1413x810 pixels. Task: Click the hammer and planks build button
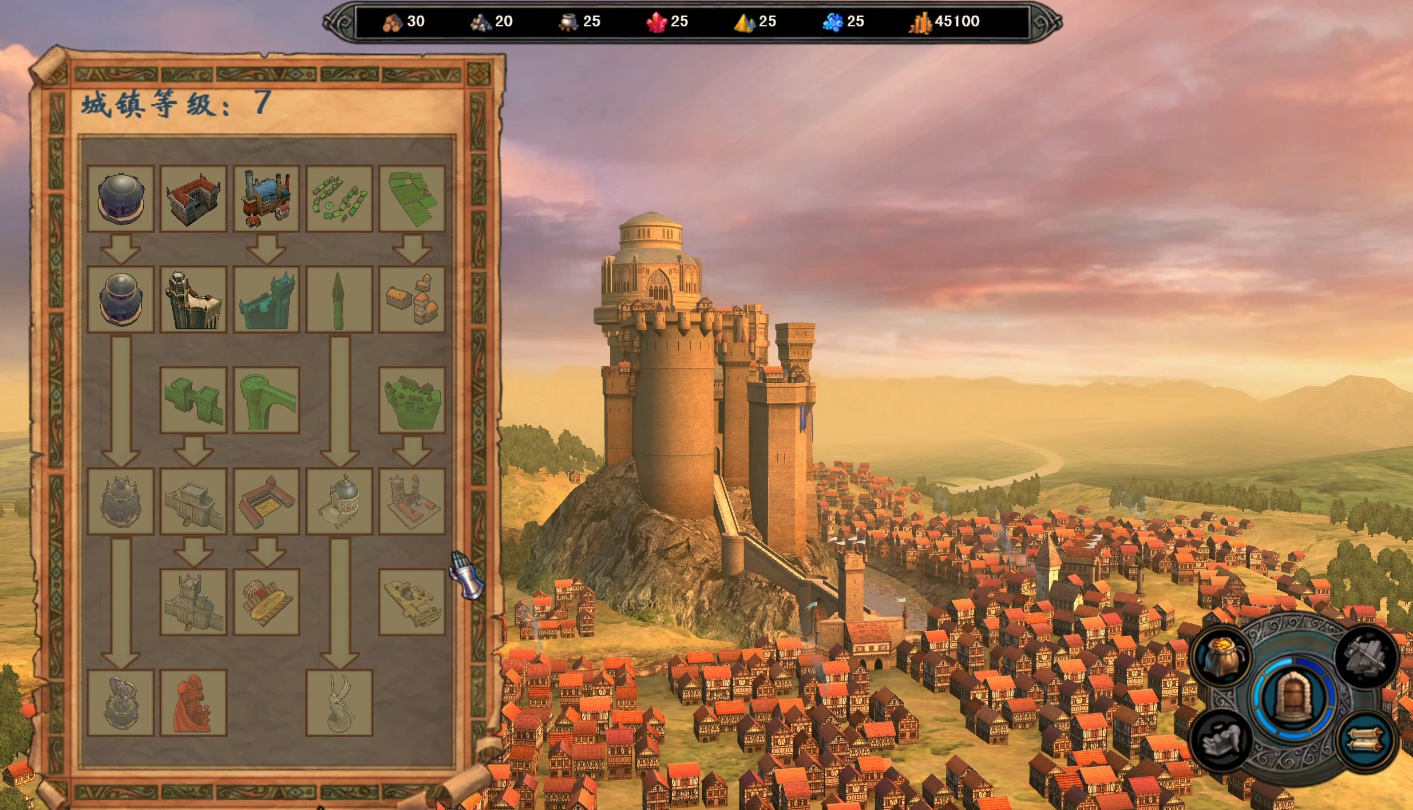[1365, 656]
